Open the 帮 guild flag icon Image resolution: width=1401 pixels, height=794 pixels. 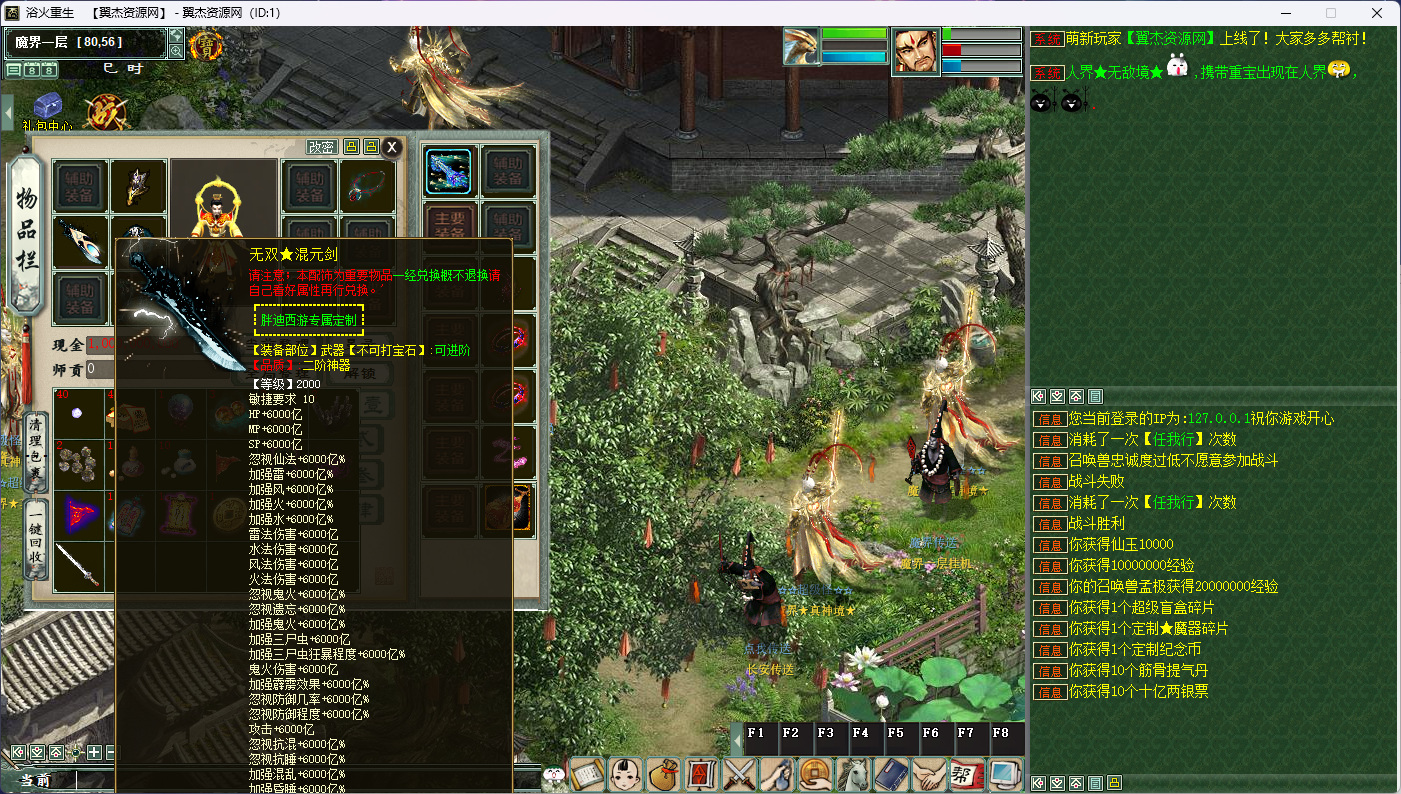click(x=966, y=774)
